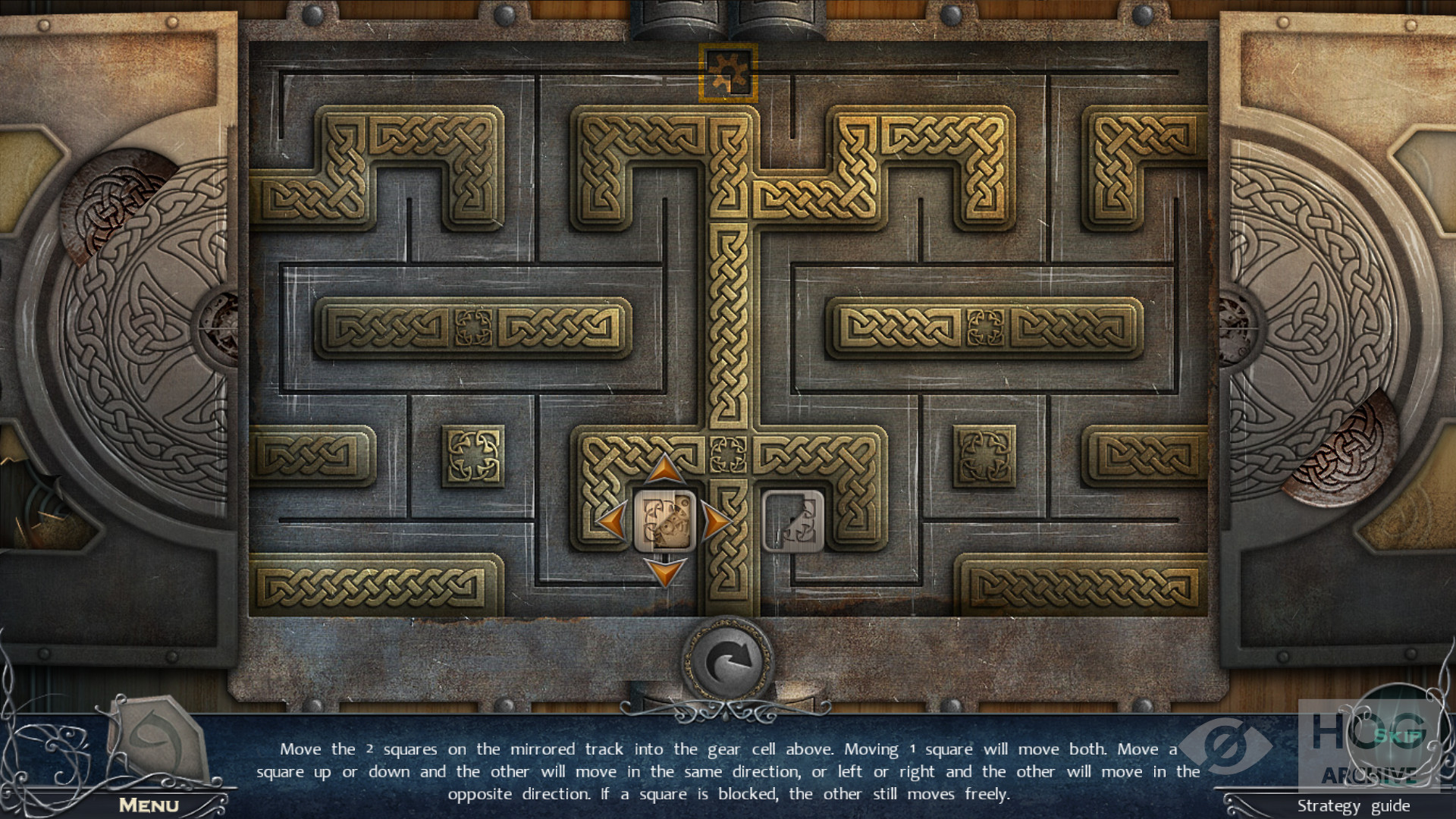The image size is (1456, 819).
Task: Click the orange gear cell
Action: [728, 73]
